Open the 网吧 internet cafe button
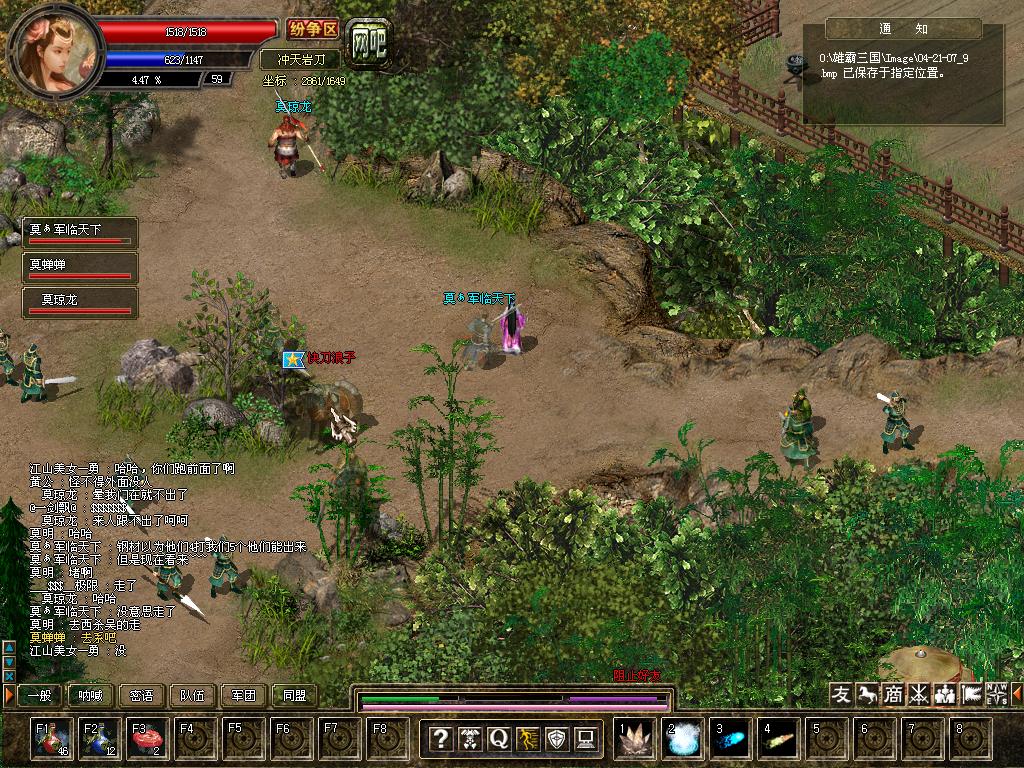Image resolution: width=1024 pixels, height=768 pixels. pyautogui.click(x=368, y=39)
